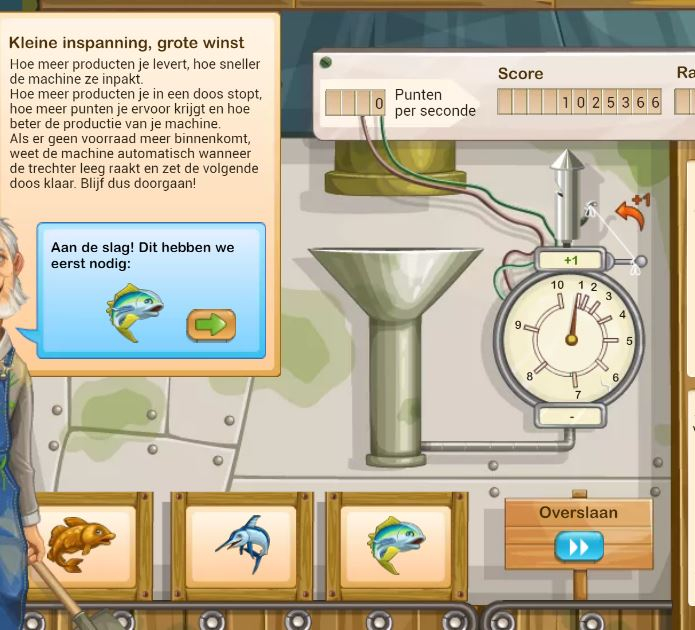Skip with the Overslaan fast-forward button
This screenshot has height=630, width=695.
tap(579, 547)
